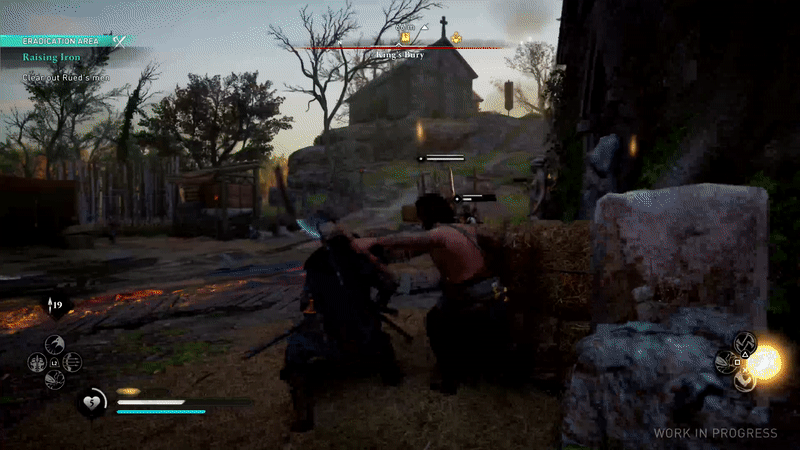This screenshot has width=800, height=450.
Task: Select the left ranged ability with figure
Action: (x=38, y=361)
